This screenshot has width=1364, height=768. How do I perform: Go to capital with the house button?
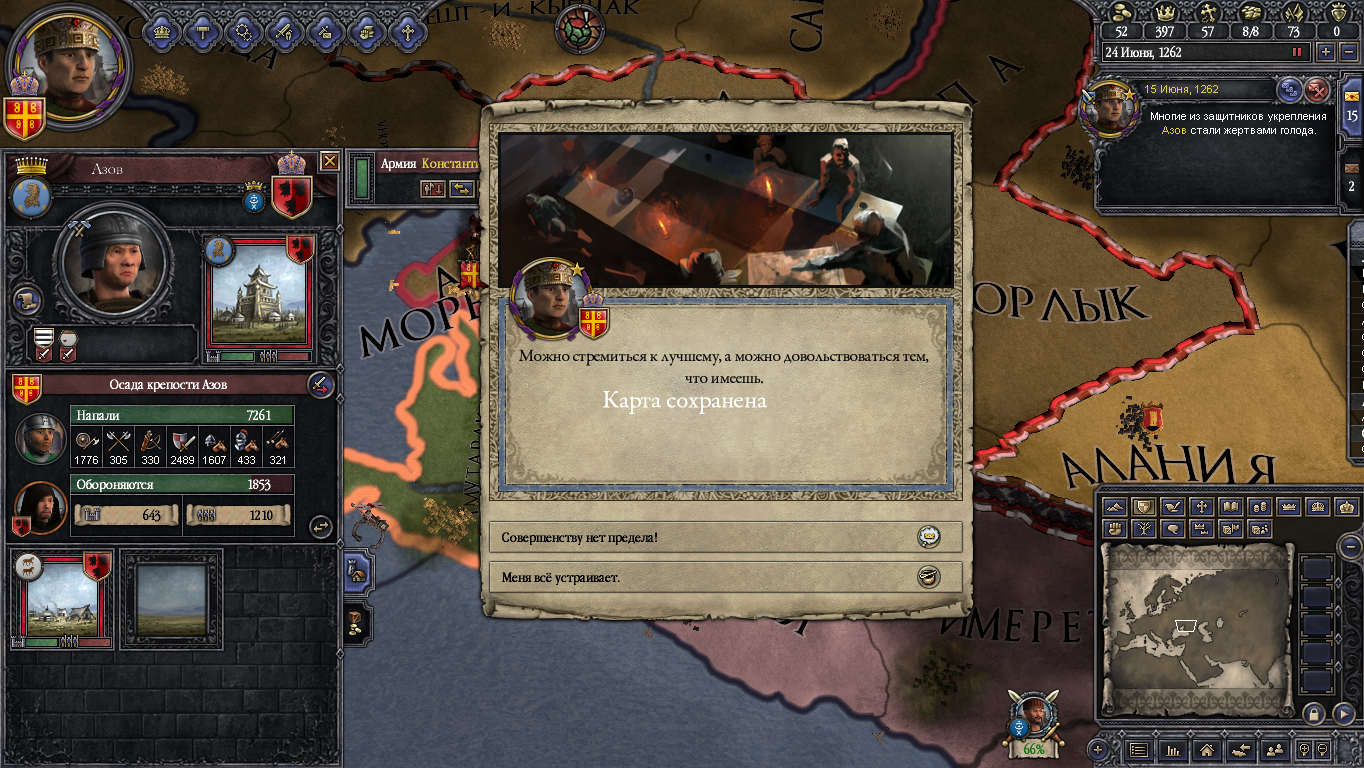pyautogui.click(x=1206, y=749)
